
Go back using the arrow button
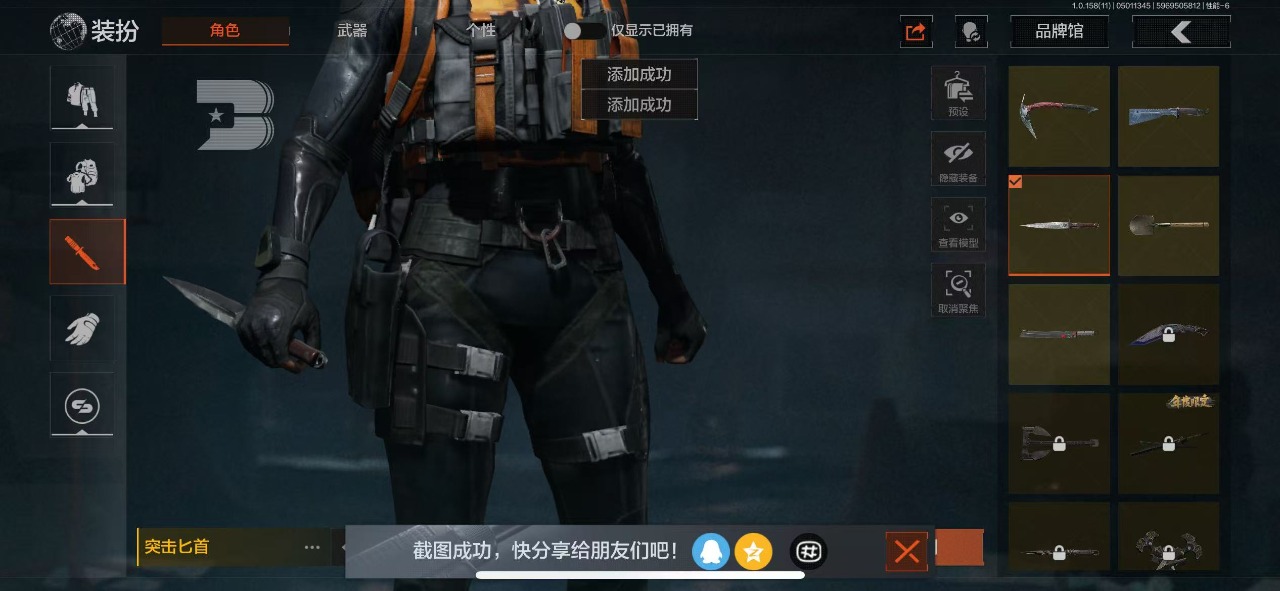[1181, 31]
